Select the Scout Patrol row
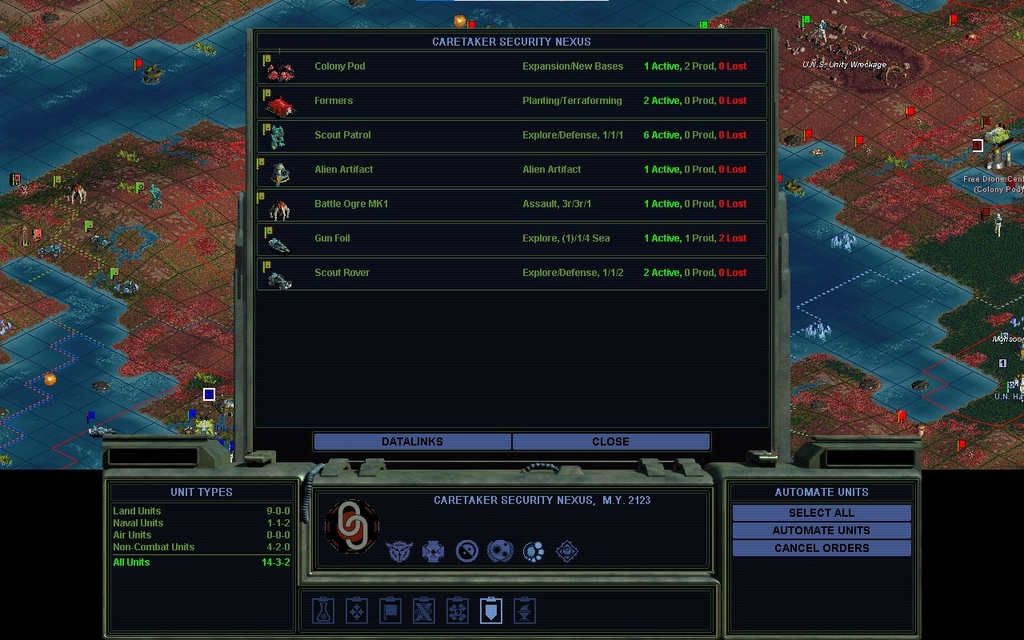This screenshot has width=1024, height=640. [512, 135]
